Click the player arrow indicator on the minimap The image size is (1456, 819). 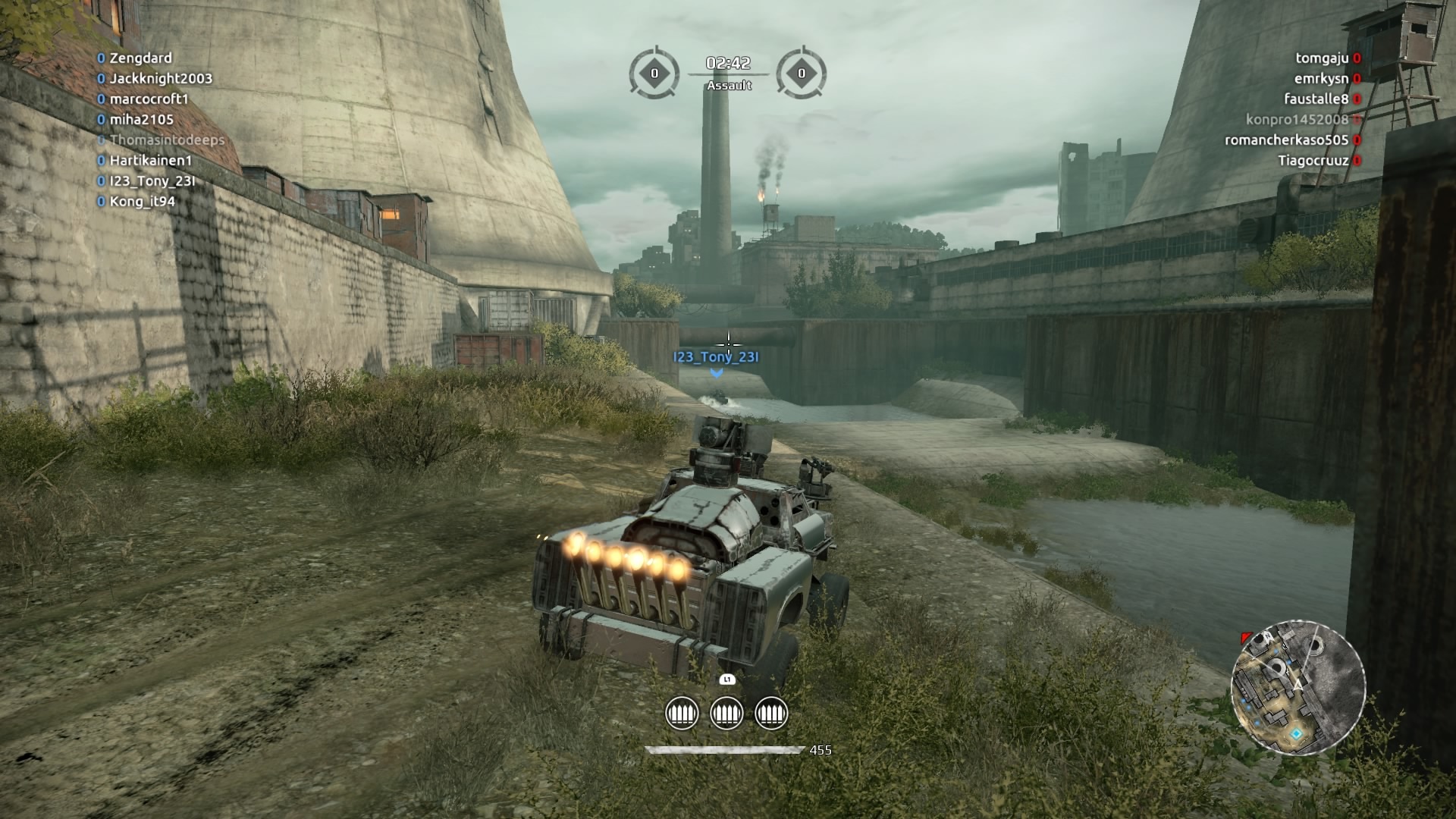(x=1298, y=684)
